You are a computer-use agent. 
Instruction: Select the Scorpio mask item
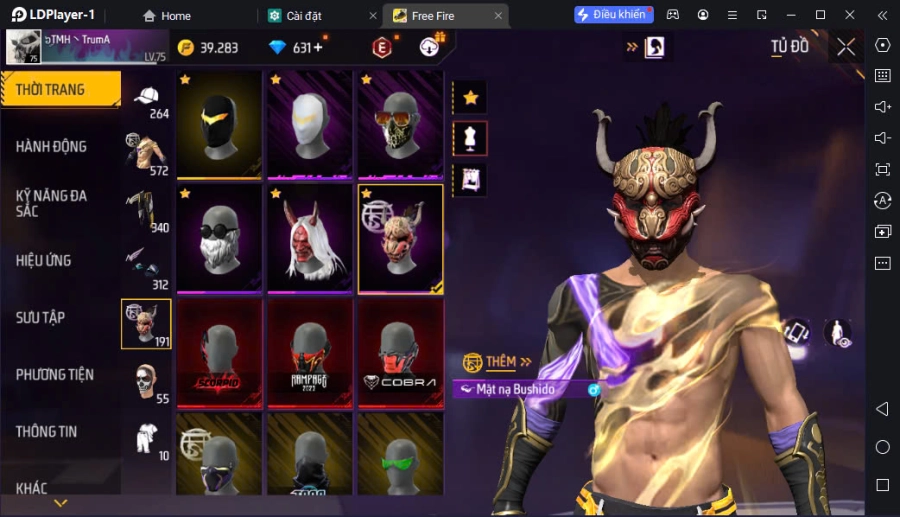click(219, 352)
